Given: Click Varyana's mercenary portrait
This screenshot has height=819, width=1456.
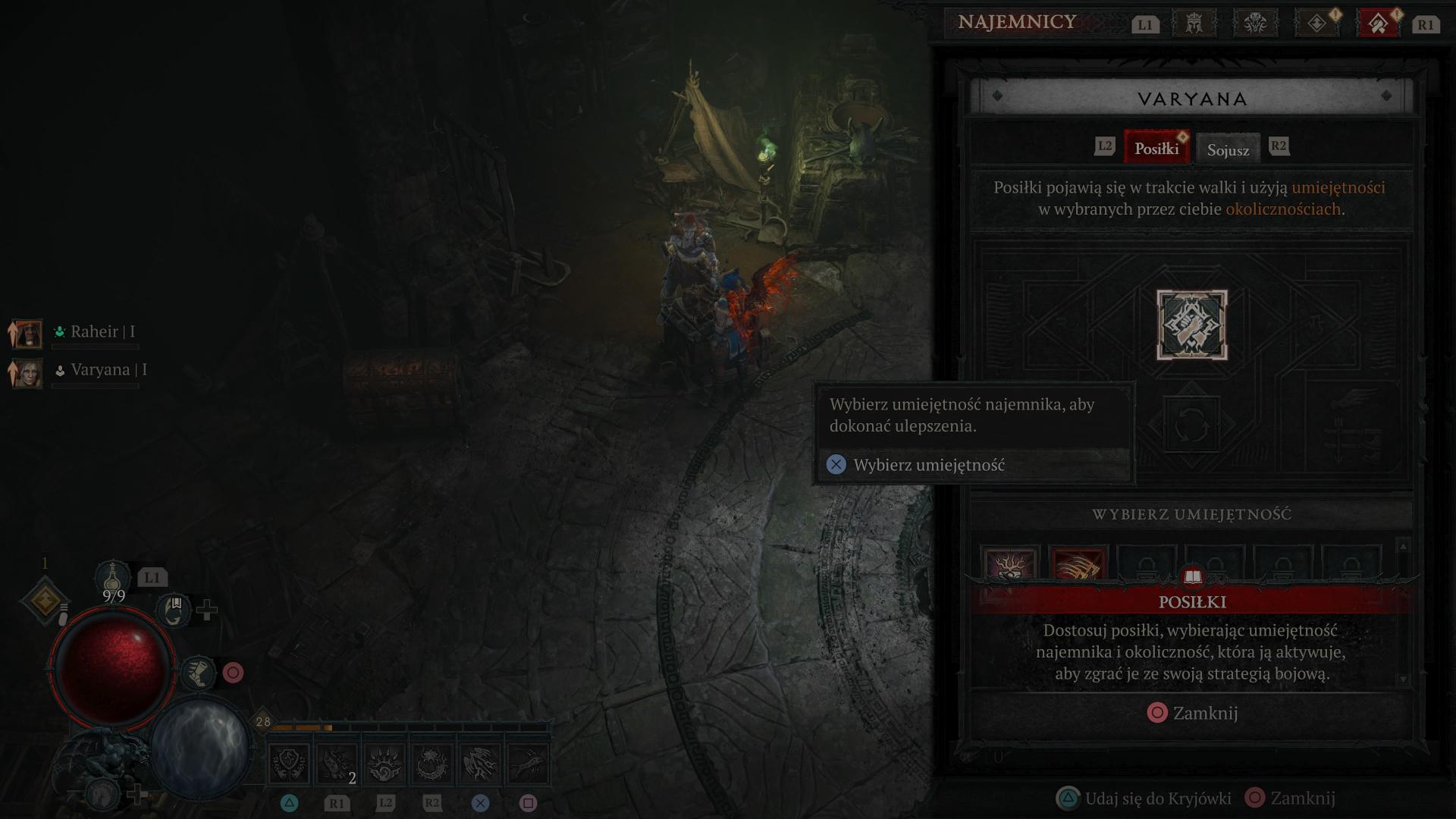Looking at the screenshot, I should point(28,372).
